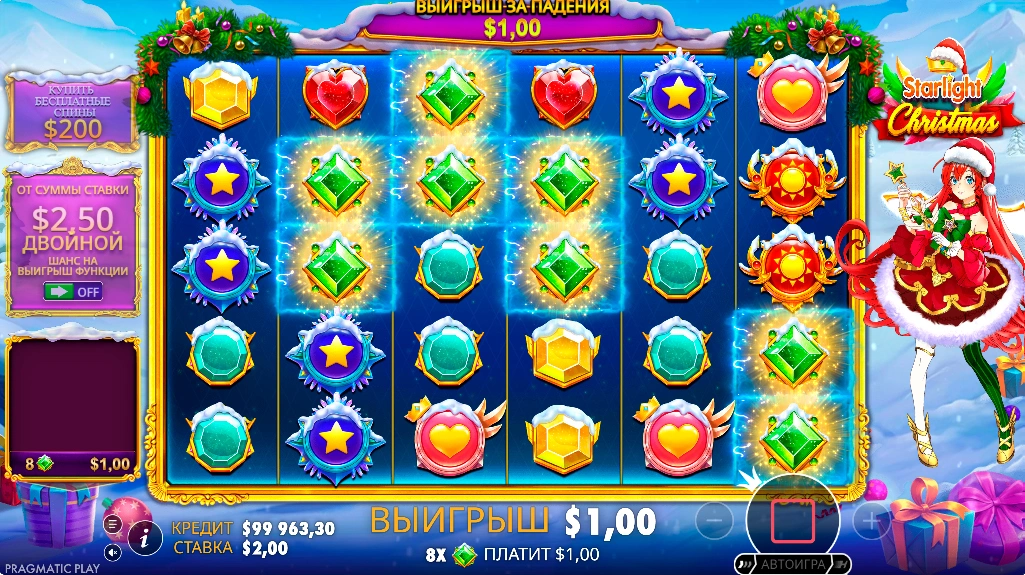Decrease the bet with the minus button
The width and height of the screenshot is (1025, 575).
pyautogui.click(x=714, y=521)
